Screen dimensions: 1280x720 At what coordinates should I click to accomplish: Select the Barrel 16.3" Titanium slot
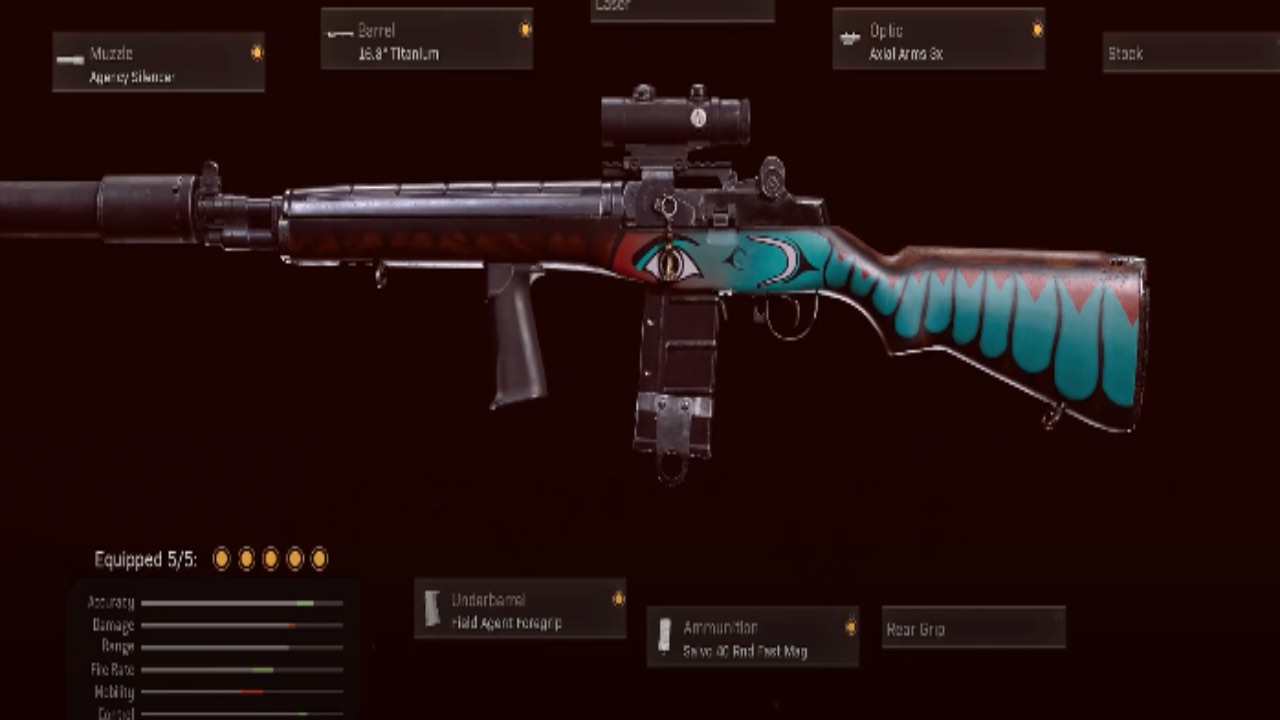pyautogui.click(x=426, y=40)
